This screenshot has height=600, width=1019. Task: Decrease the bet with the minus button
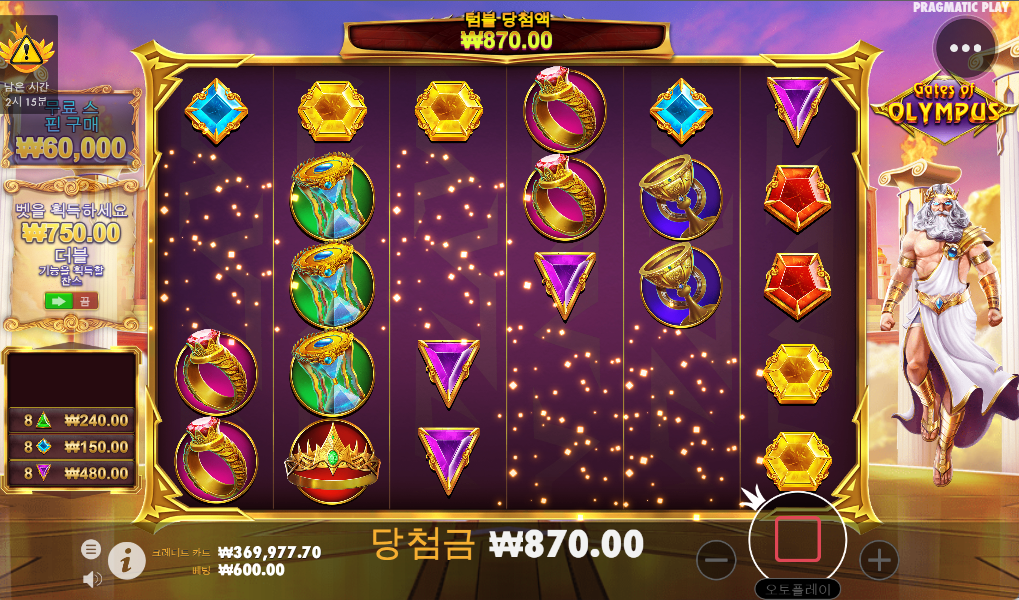click(x=716, y=560)
